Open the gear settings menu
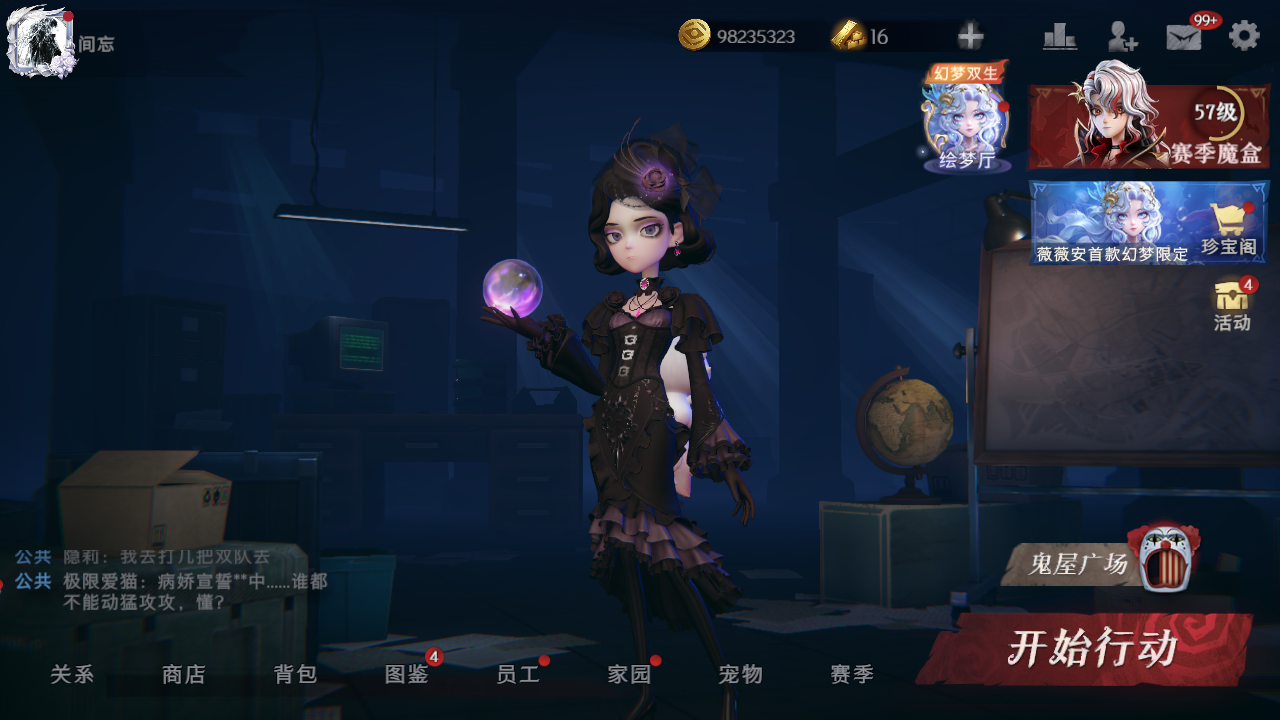The width and height of the screenshot is (1280, 720). [x=1244, y=36]
